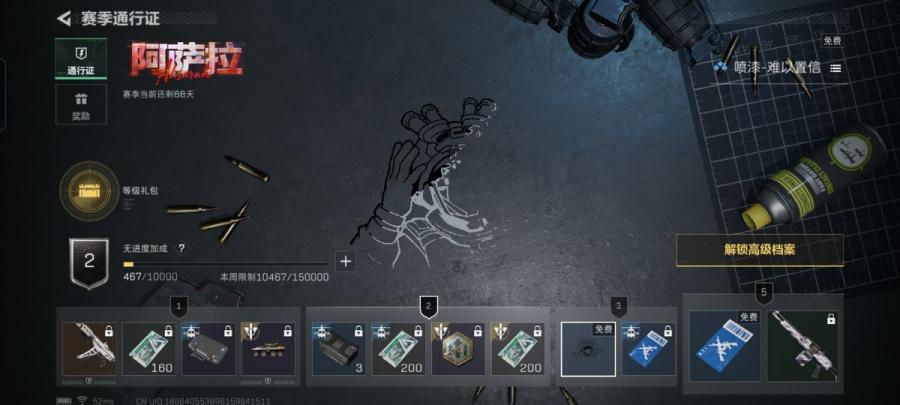Unlock premium via 解锁高级档案 button

(x=760, y=250)
